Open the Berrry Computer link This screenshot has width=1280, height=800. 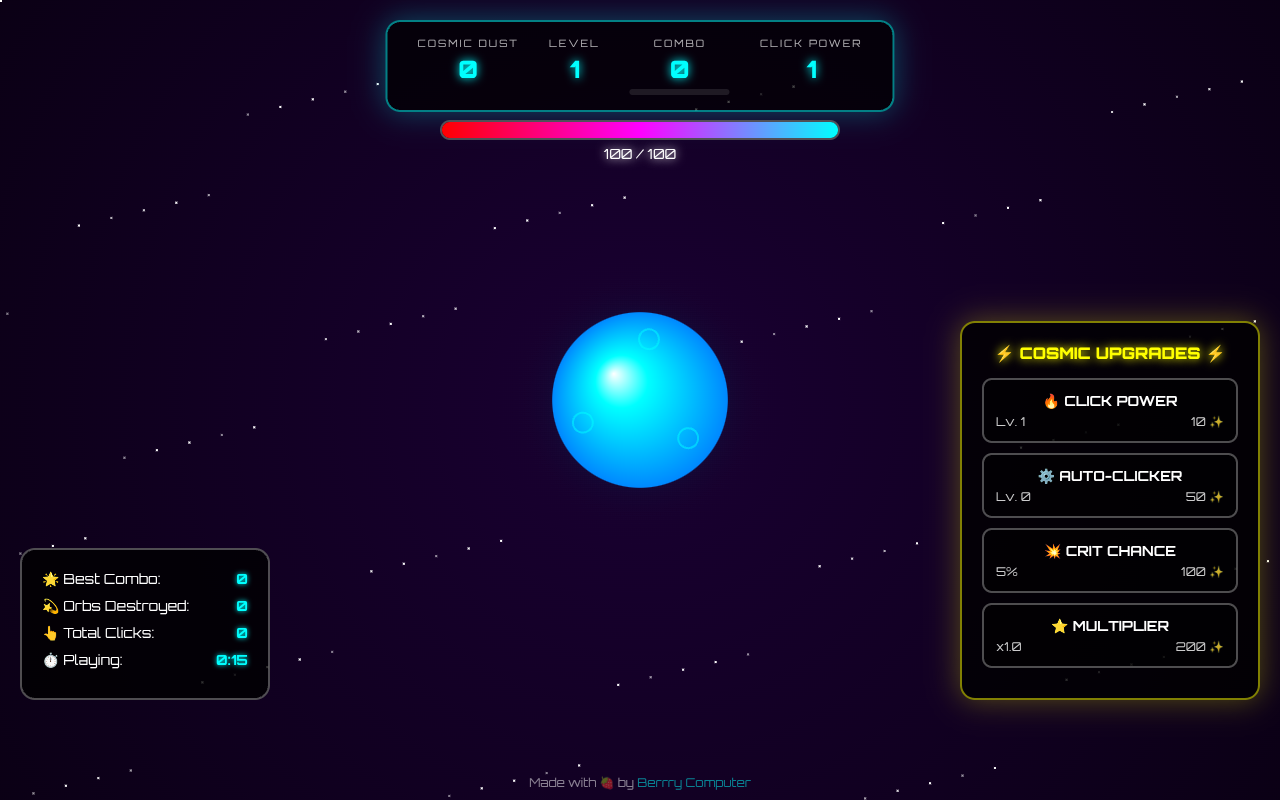coord(693,782)
